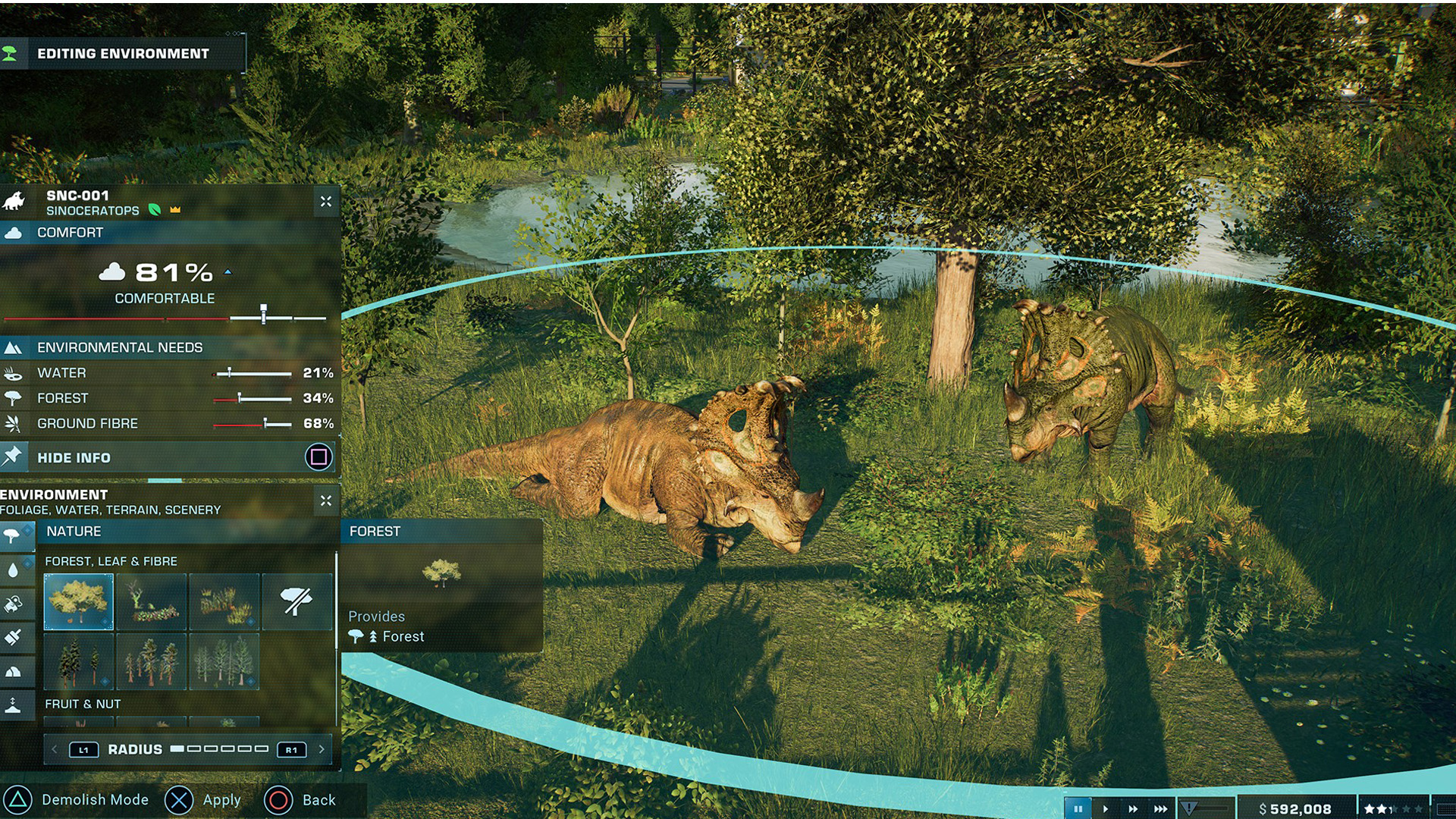Image resolution: width=1456 pixels, height=819 pixels.
Task: Close the Environment panel
Action: tap(326, 500)
